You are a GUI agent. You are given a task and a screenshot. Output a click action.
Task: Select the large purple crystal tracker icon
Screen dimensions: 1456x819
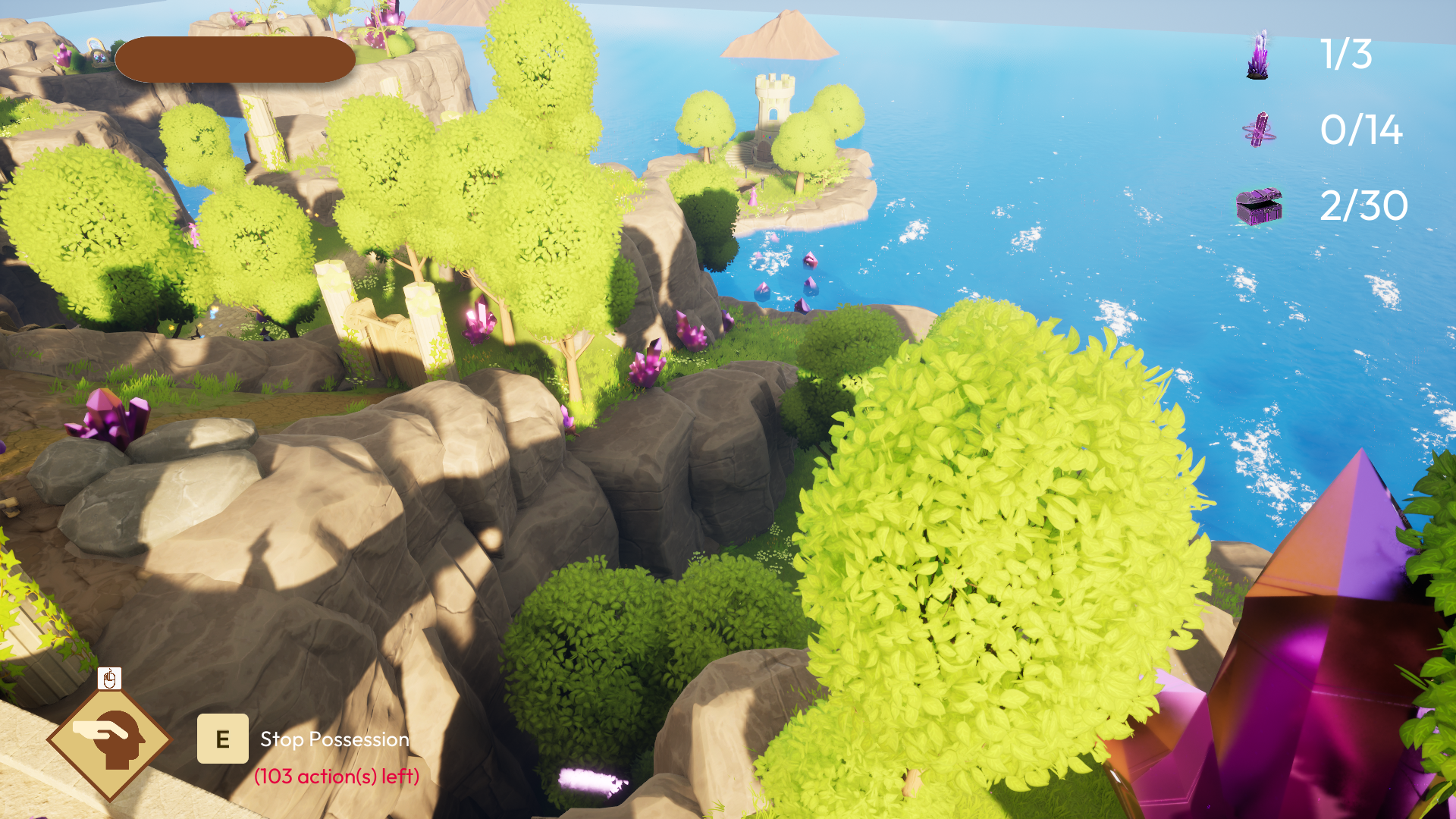click(1258, 55)
